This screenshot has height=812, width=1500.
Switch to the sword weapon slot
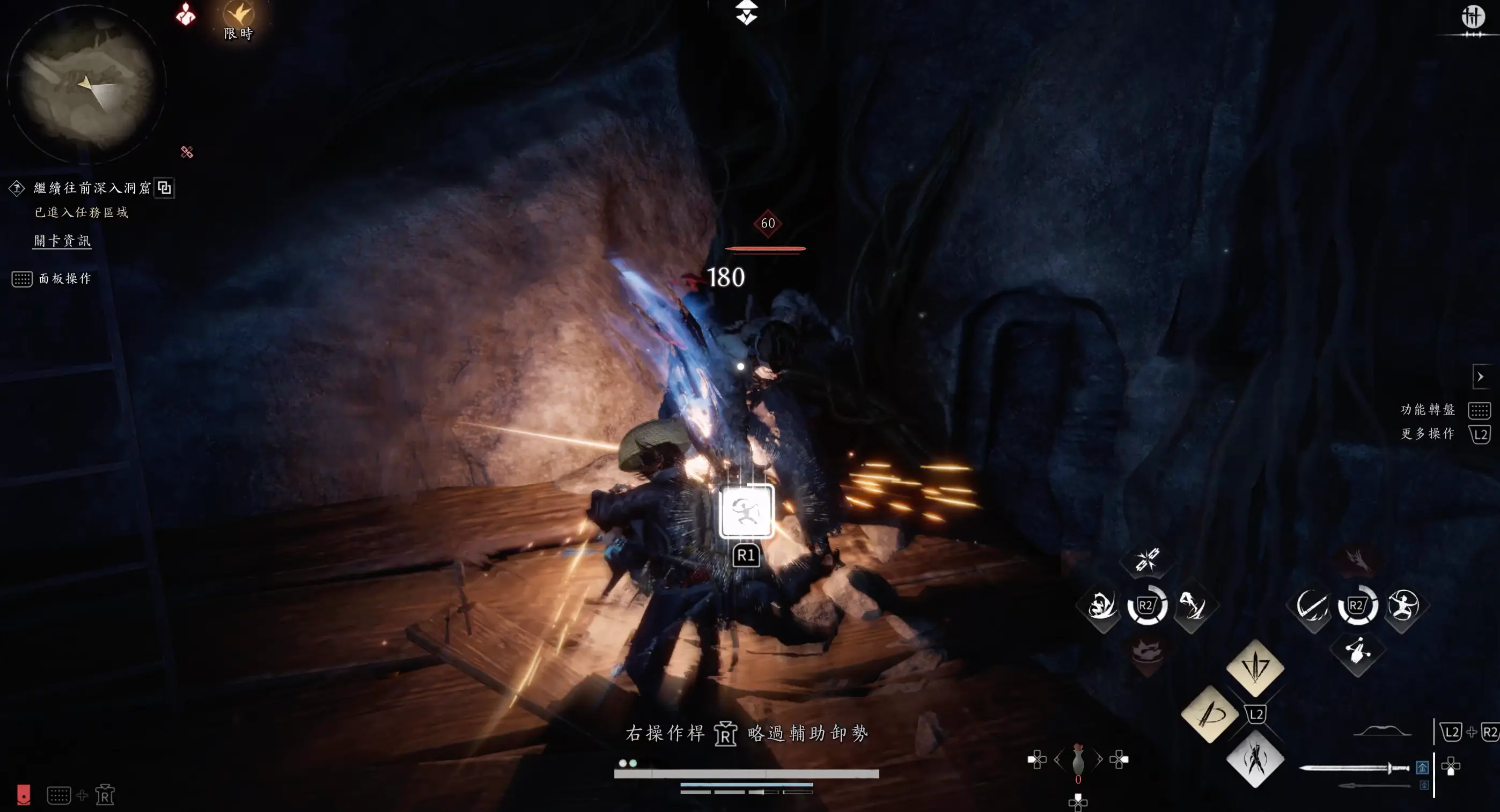point(1354,769)
